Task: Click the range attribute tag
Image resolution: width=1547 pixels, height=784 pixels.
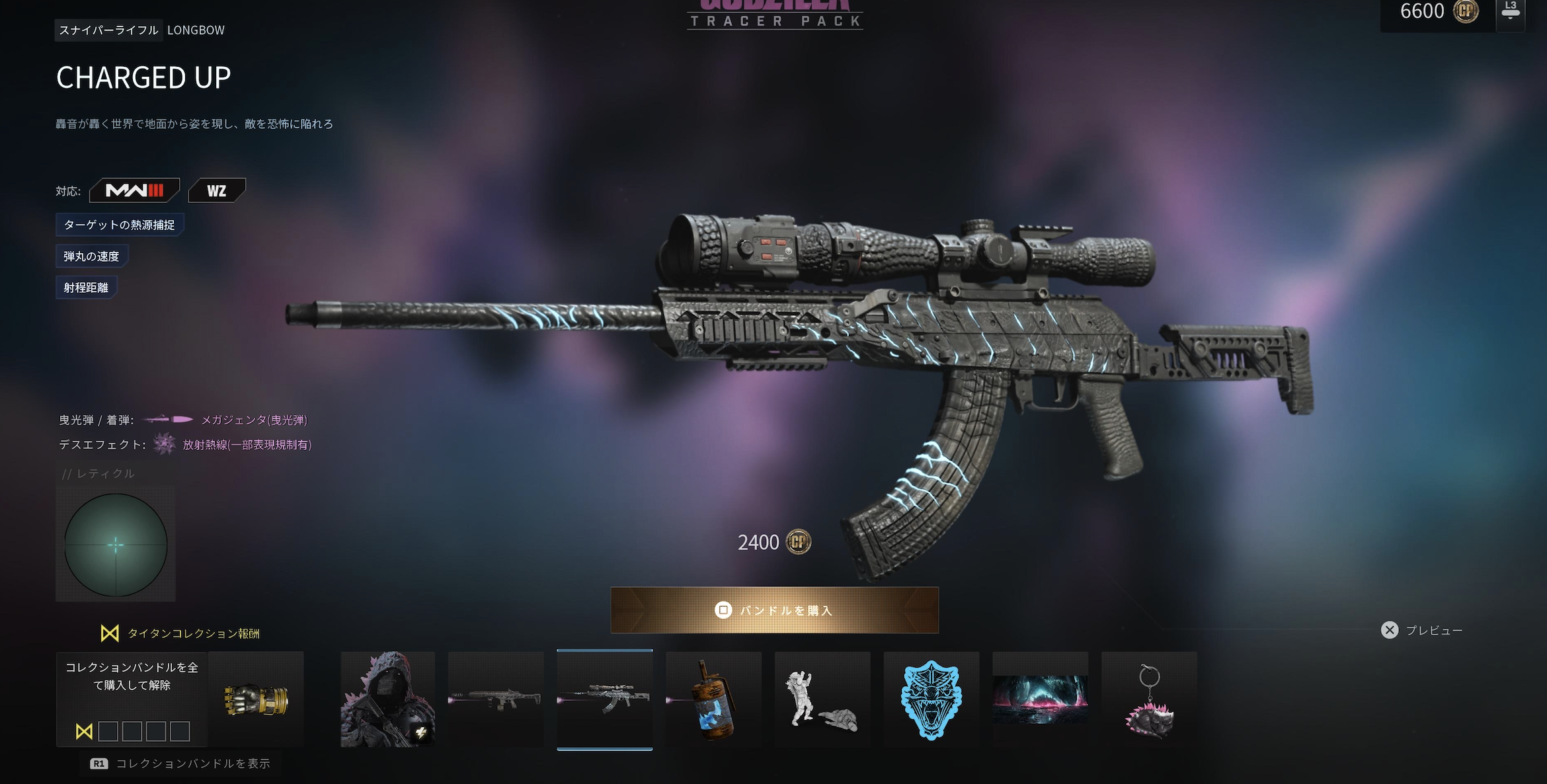Action: click(x=86, y=288)
